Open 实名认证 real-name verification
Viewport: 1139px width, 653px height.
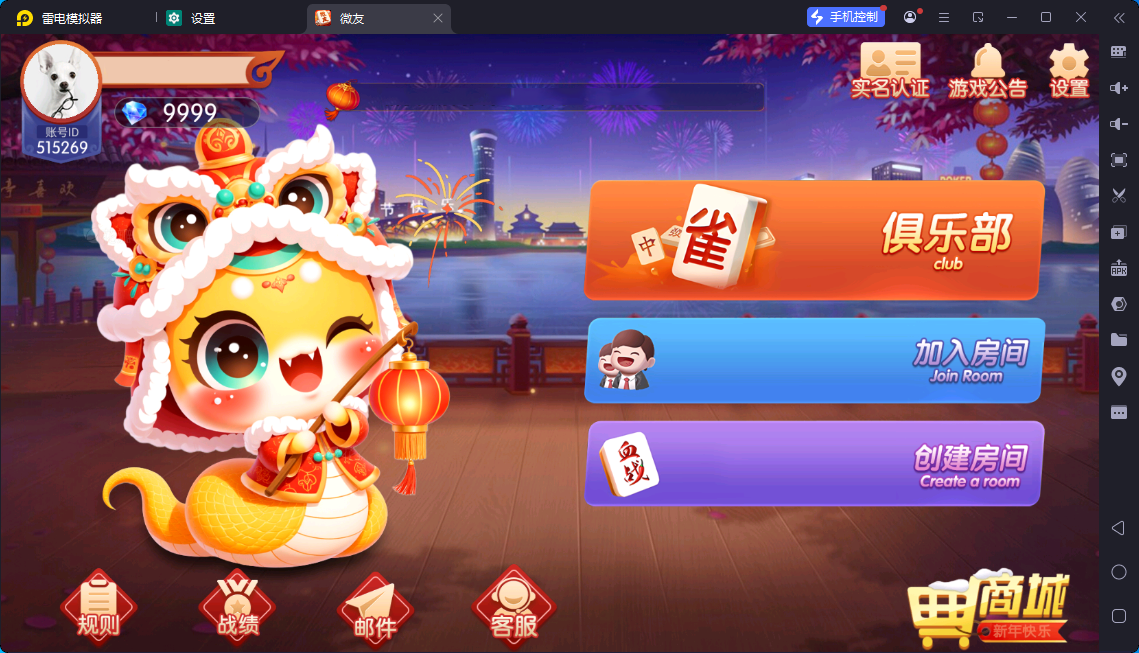889,70
